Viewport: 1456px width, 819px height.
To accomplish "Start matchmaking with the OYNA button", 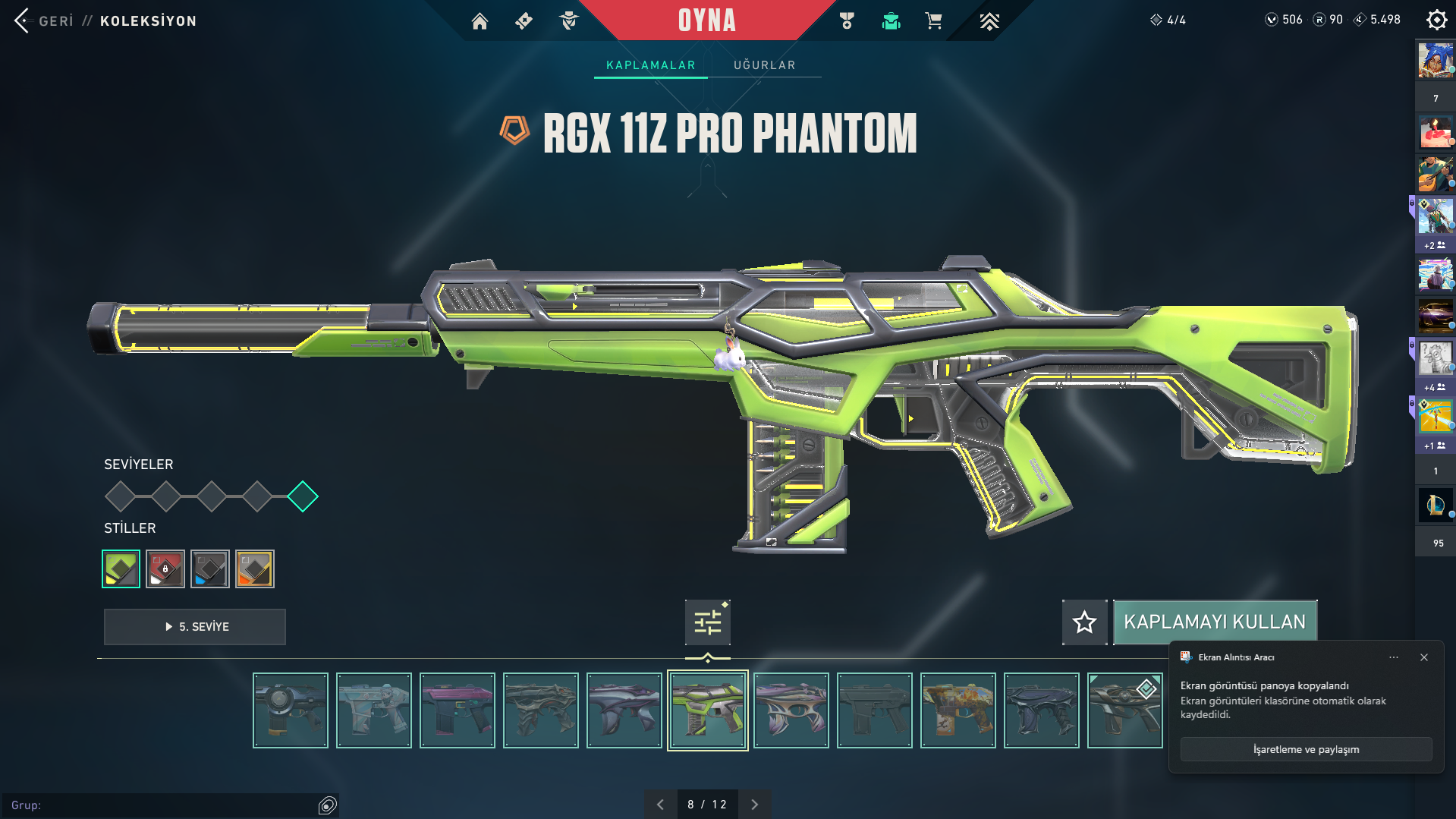I will pyautogui.click(x=706, y=20).
